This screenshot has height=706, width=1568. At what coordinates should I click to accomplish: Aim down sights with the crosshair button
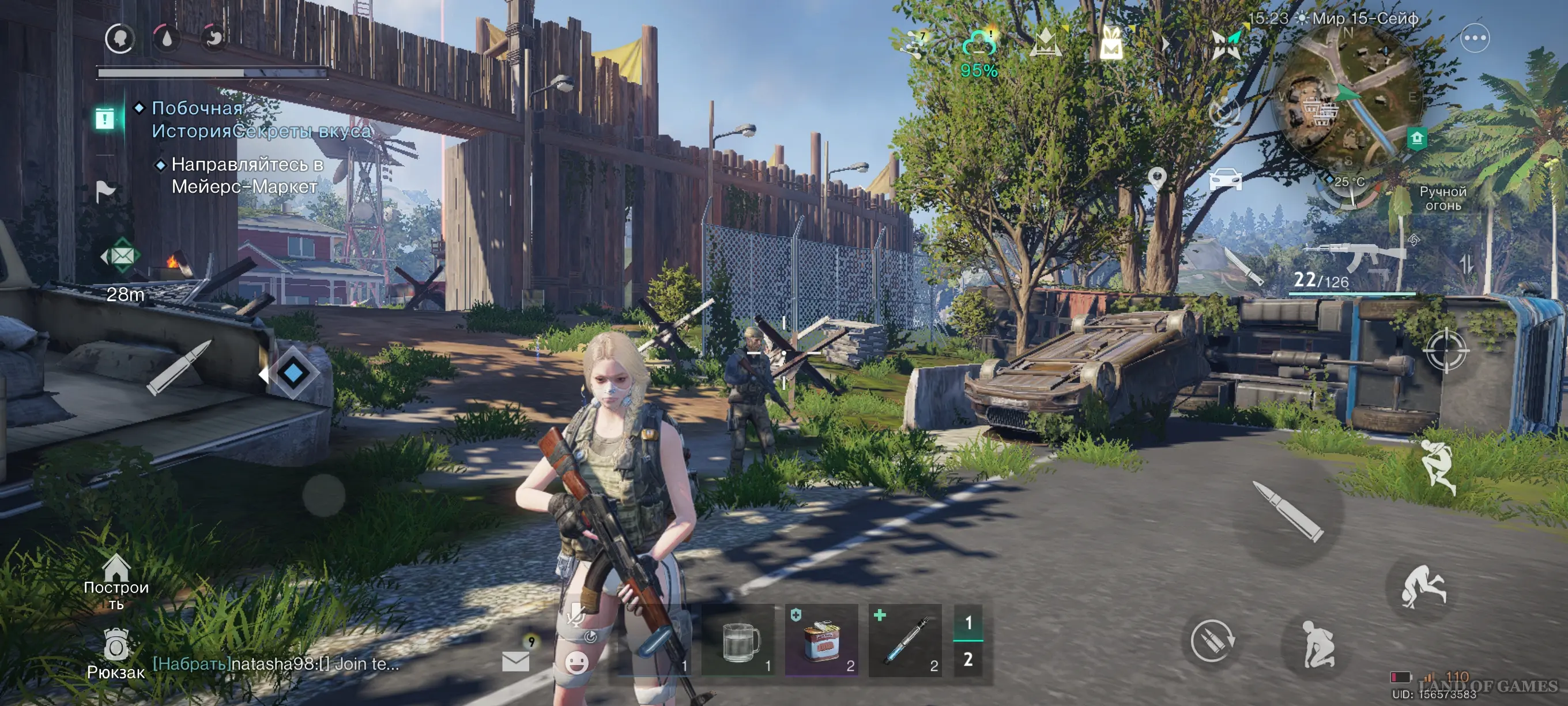pos(1446,350)
